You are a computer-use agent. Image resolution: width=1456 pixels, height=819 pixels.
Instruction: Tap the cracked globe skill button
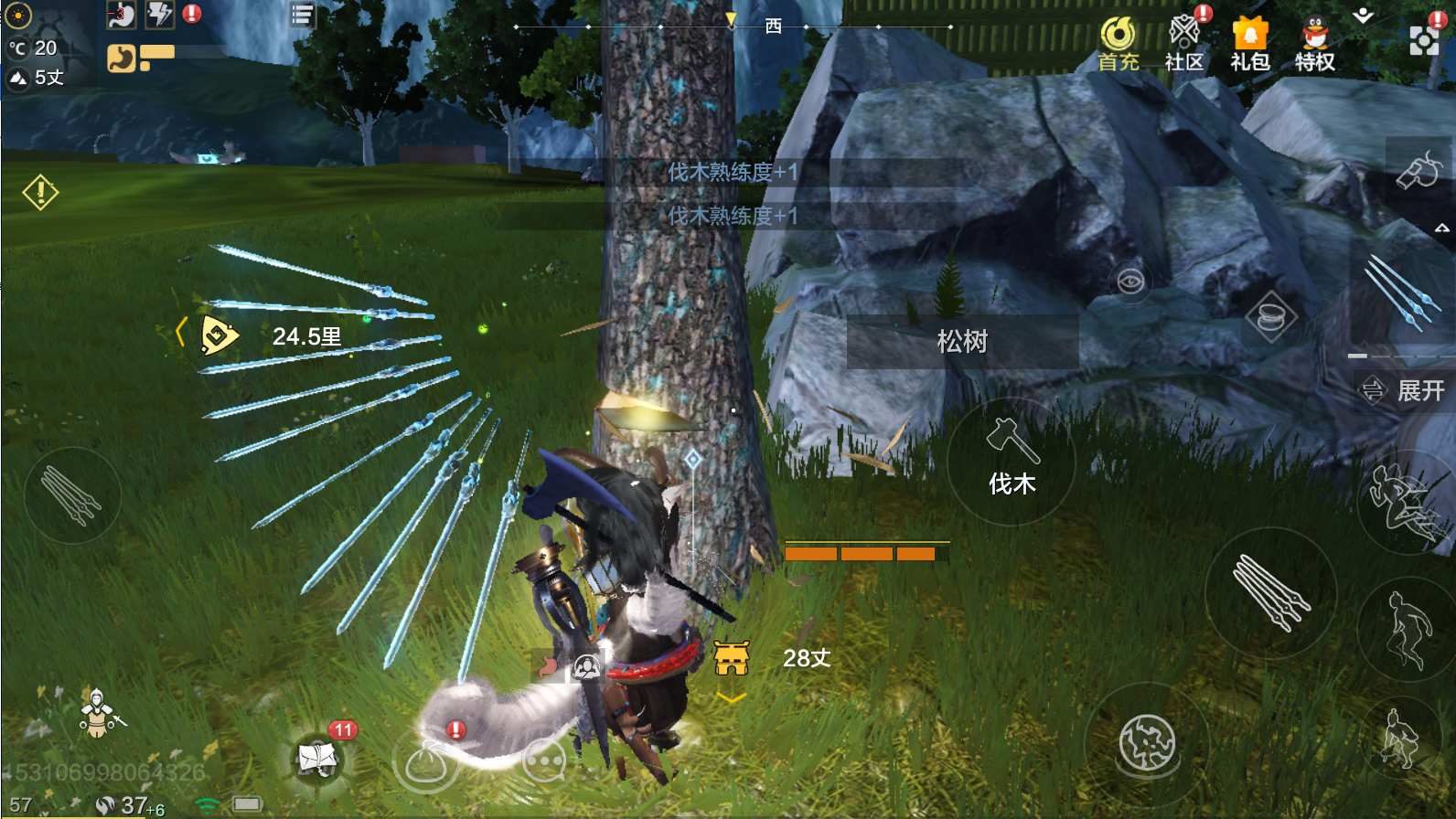point(1147,743)
